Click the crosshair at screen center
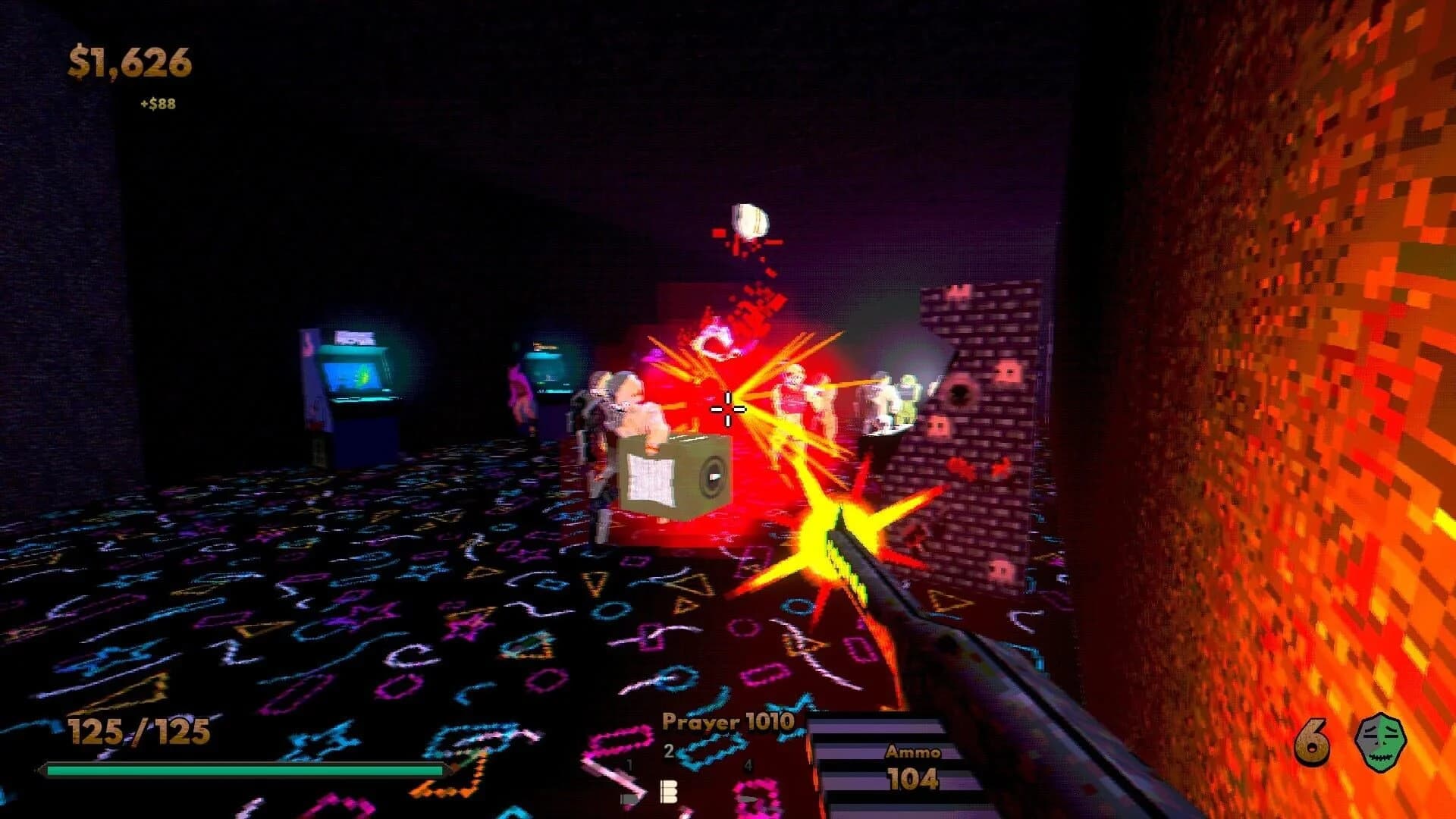 pyautogui.click(x=727, y=409)
